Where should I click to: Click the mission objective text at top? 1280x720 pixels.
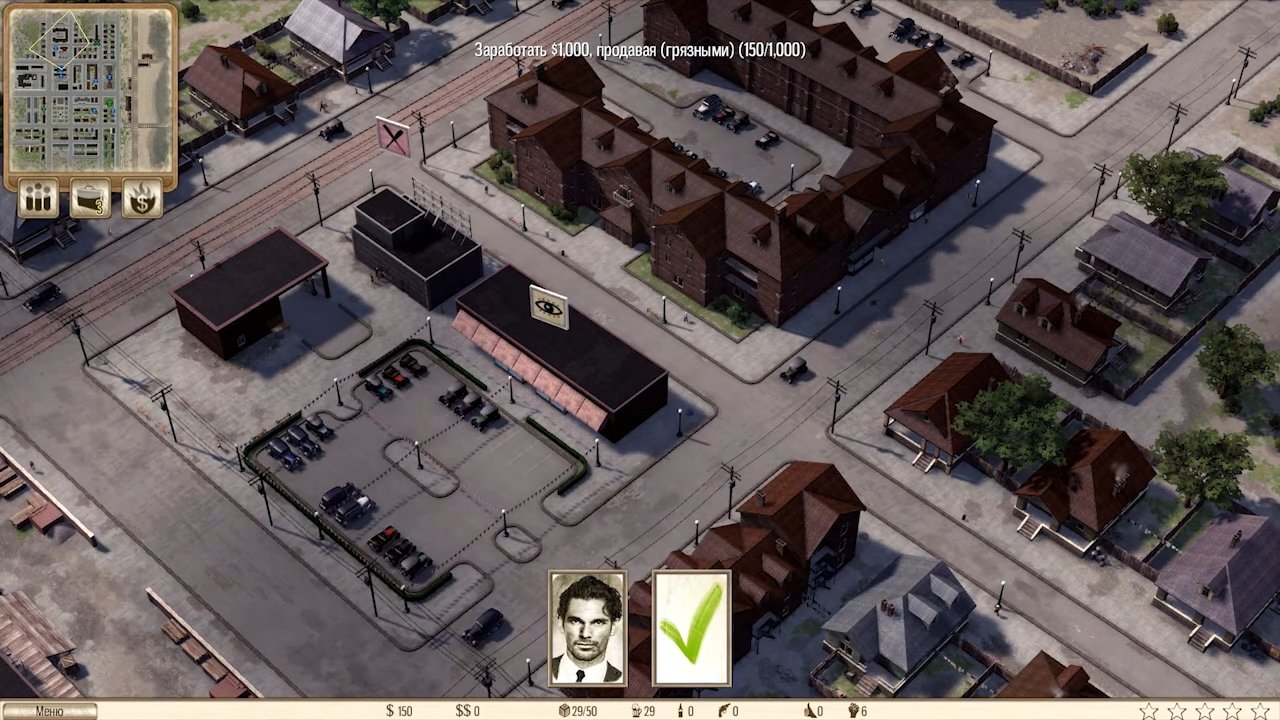pyautogui.click(x=640, y=50)
